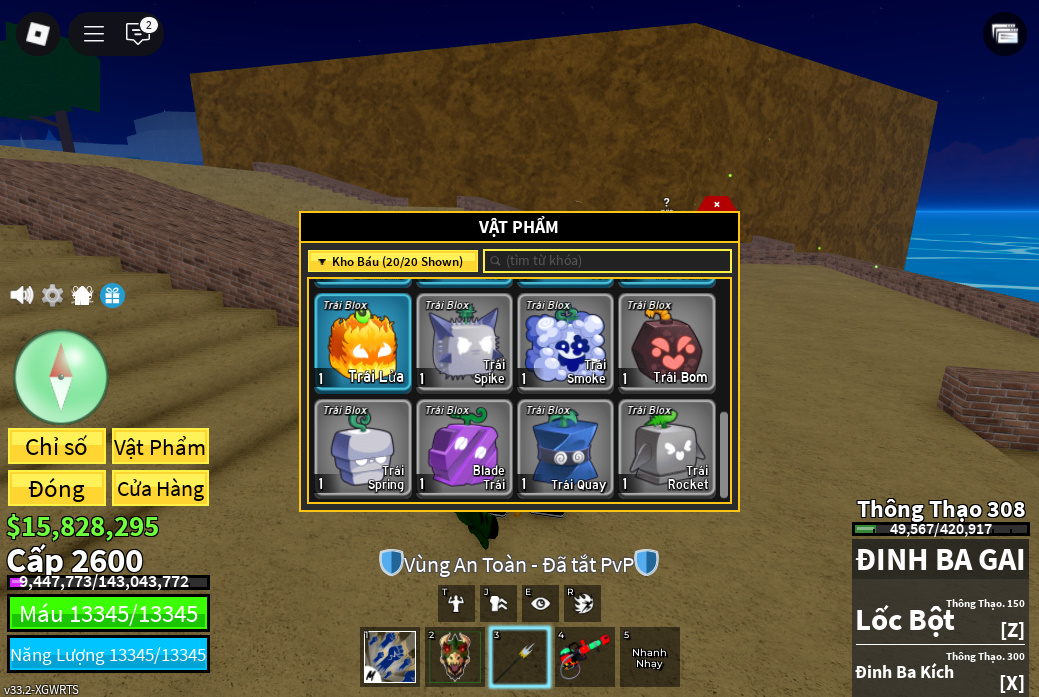Choose the Trái Spike fruit in inventory

click(x=464, y=342)
